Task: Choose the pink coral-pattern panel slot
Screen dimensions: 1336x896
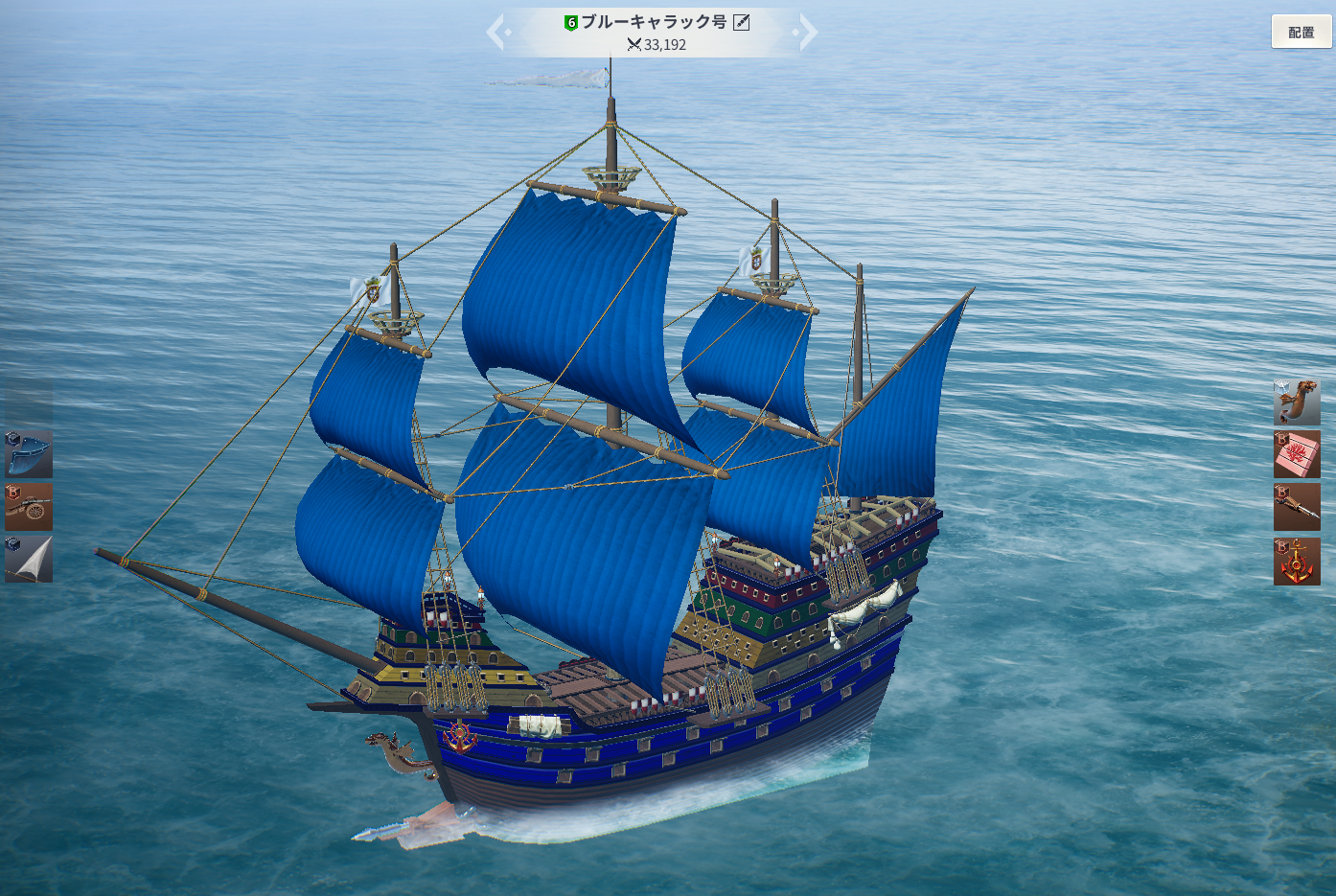Action: (1297, 454)
